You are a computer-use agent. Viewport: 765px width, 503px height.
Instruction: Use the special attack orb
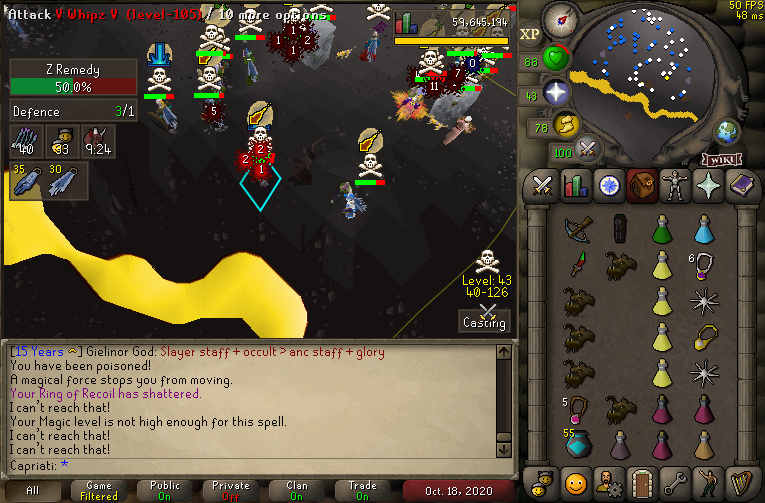588,151
